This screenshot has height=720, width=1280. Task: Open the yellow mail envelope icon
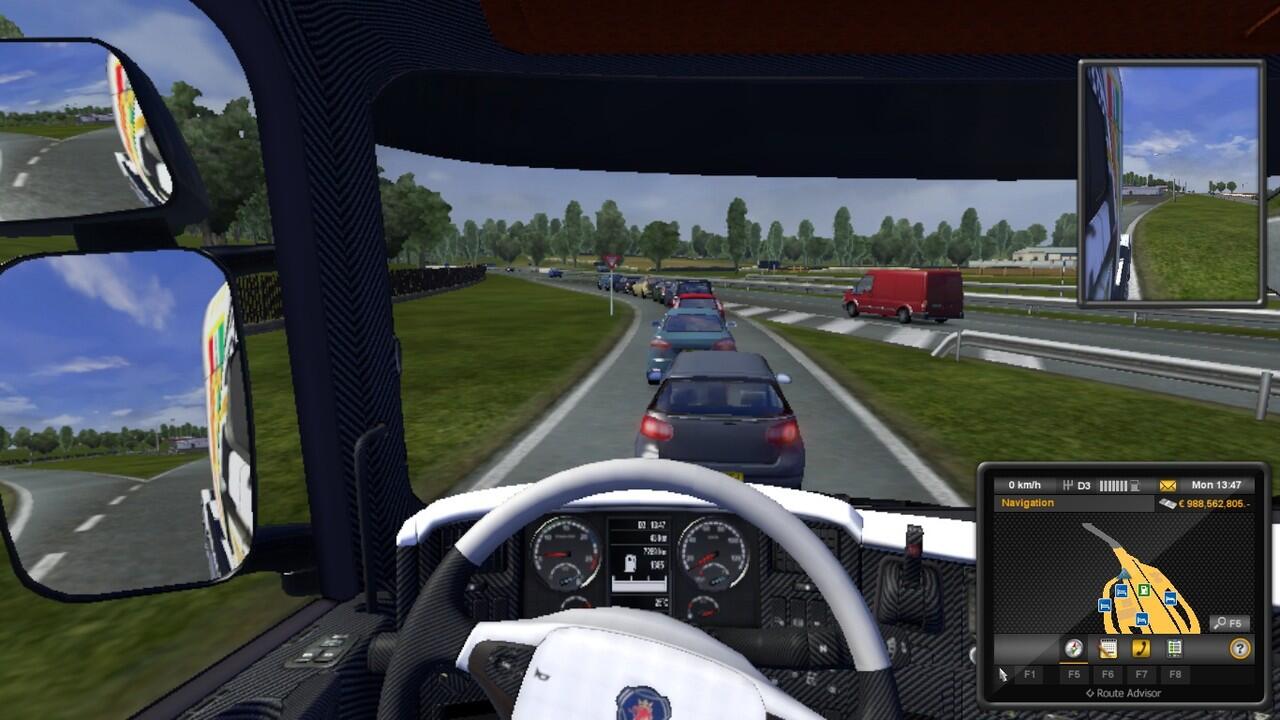[x=1168, y=485]
